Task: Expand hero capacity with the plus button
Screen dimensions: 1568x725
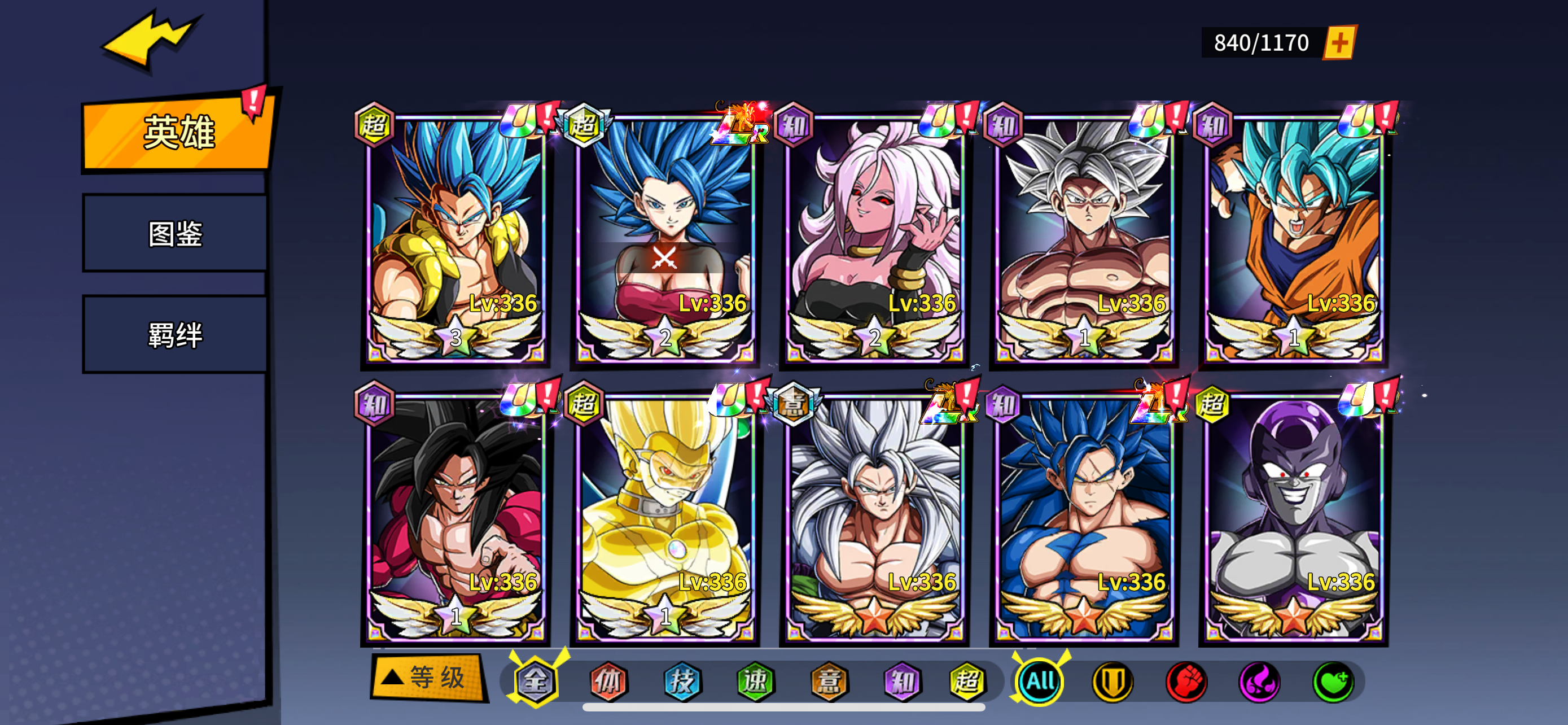Action: 1340,42
